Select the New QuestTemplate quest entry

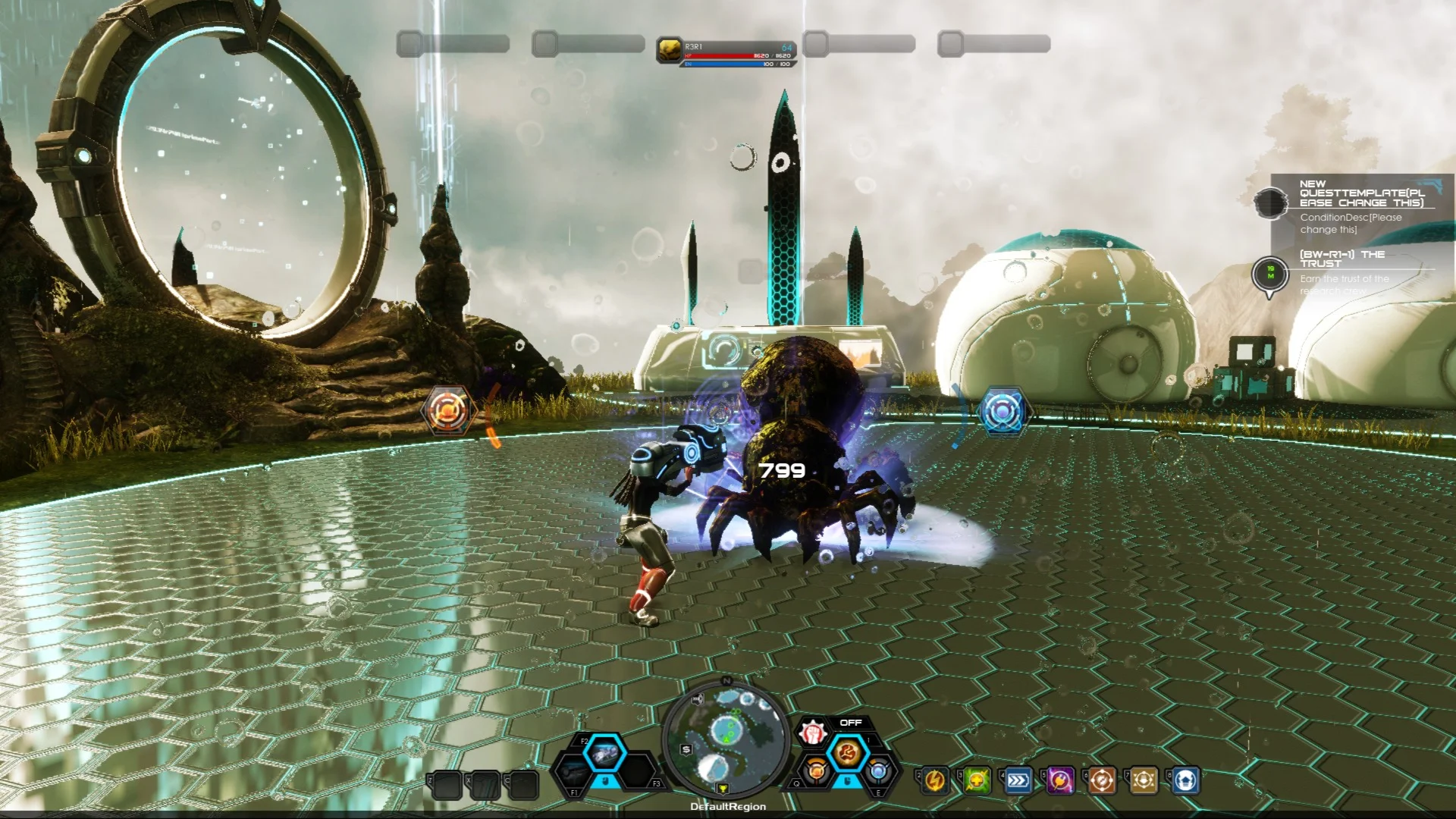pos(1361,193)
